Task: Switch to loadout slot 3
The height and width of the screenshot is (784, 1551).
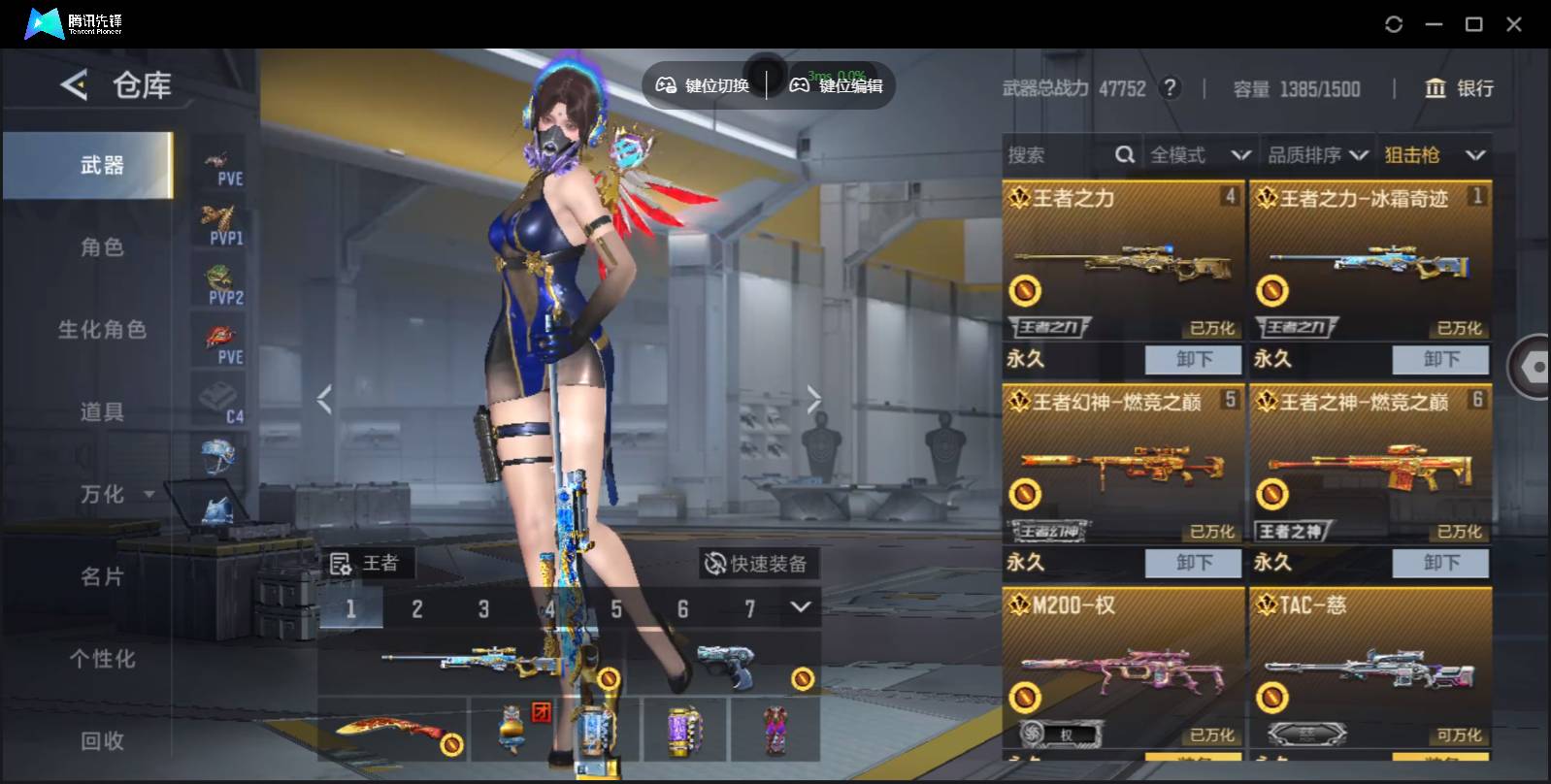Action: (483, 609)
